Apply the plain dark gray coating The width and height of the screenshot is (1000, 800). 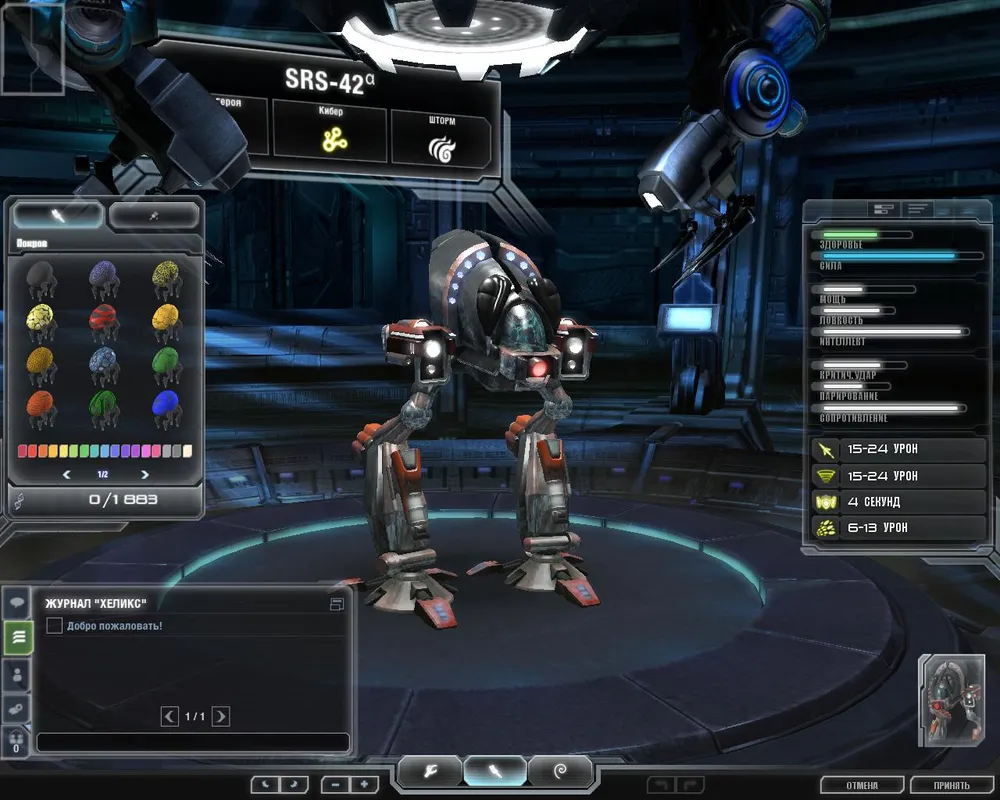pyautogui.click(x=40, y=276)
